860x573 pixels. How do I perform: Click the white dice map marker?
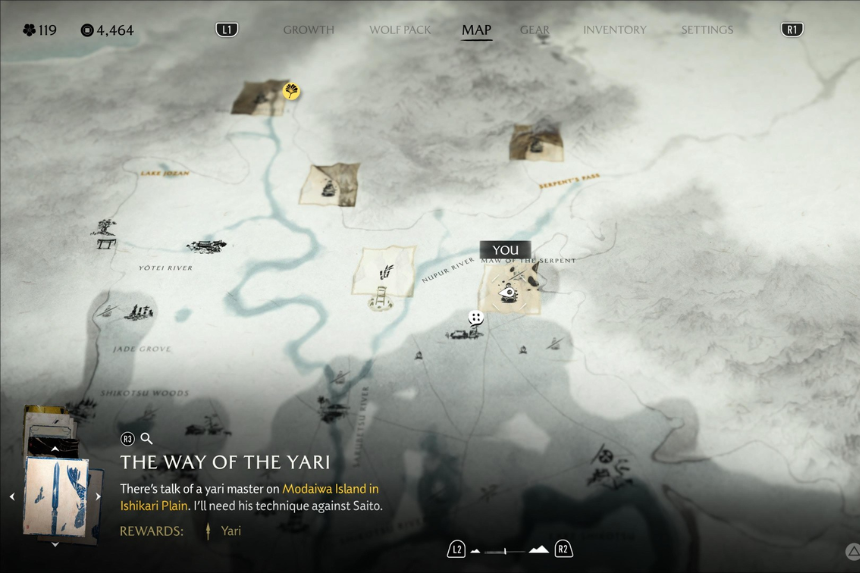tap(476, 318)
